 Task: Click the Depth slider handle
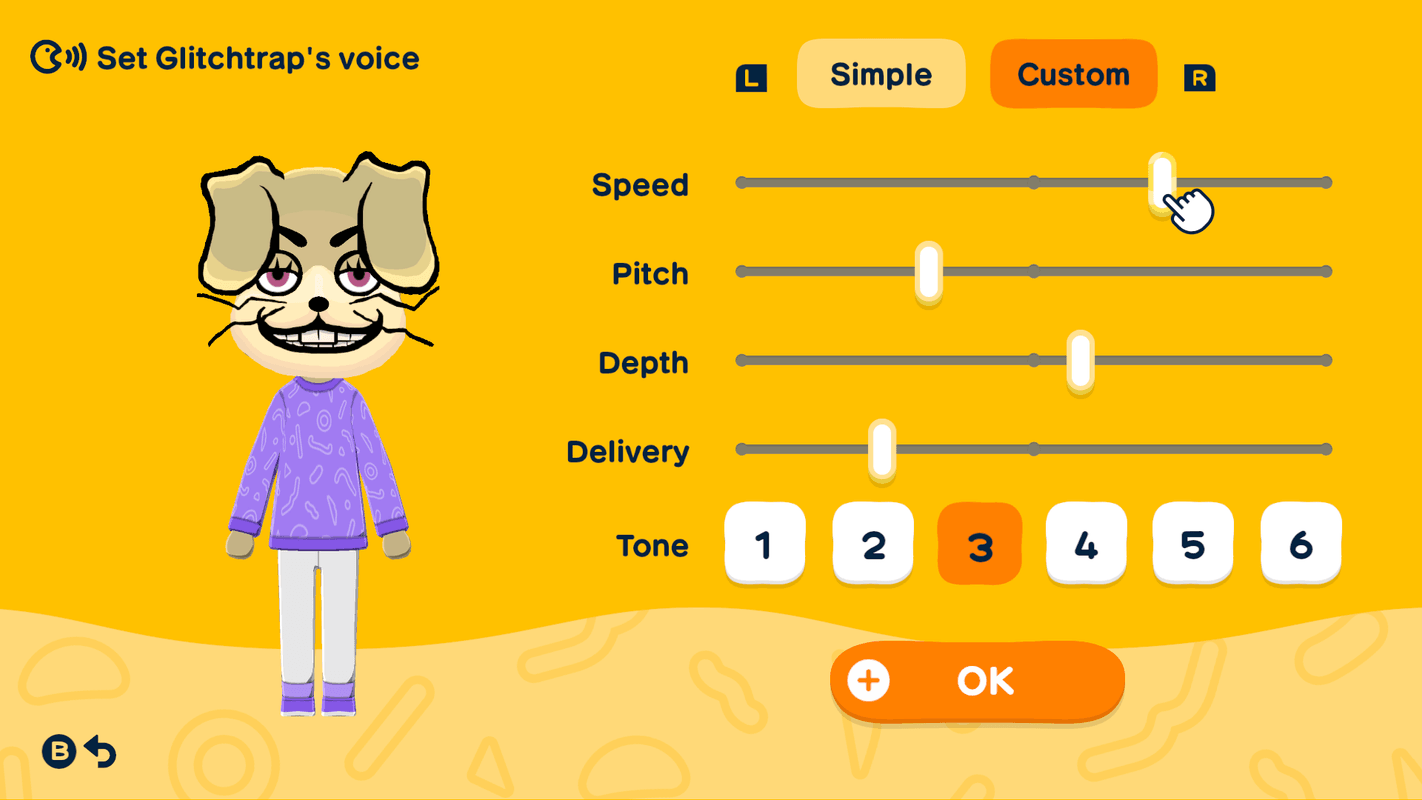click(1078, 360)
